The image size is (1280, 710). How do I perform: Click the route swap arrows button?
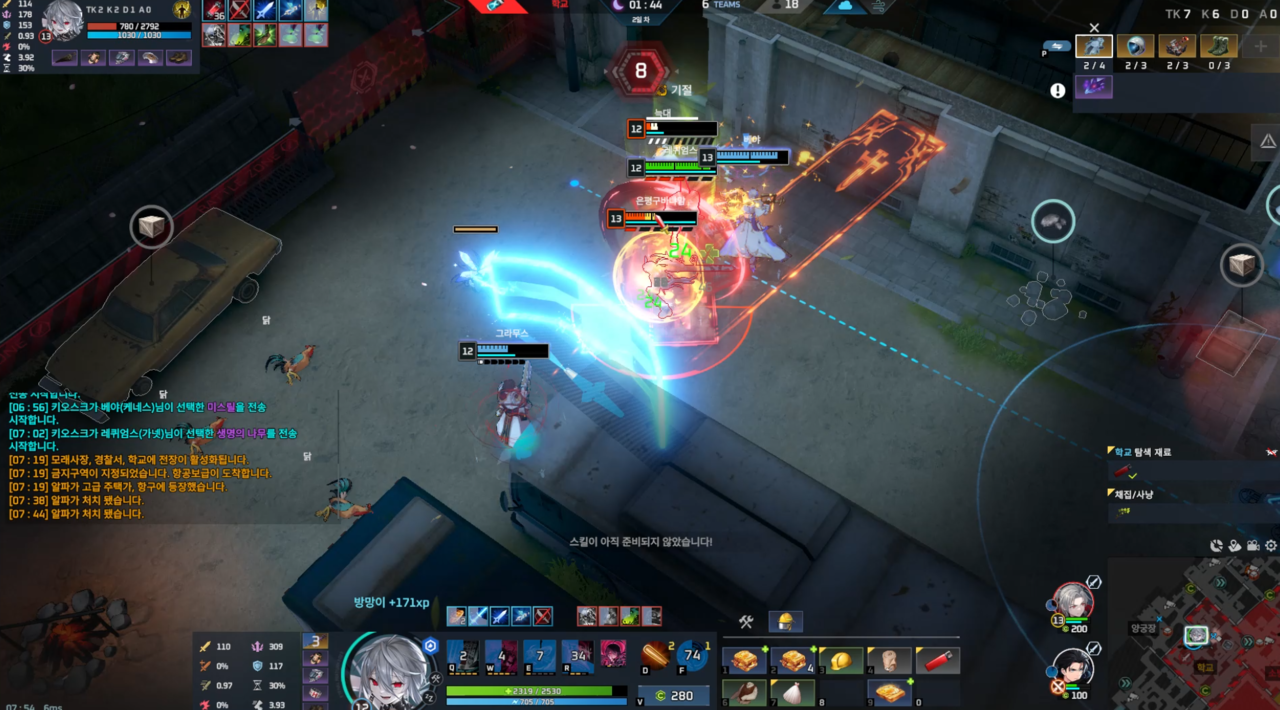1056,46
